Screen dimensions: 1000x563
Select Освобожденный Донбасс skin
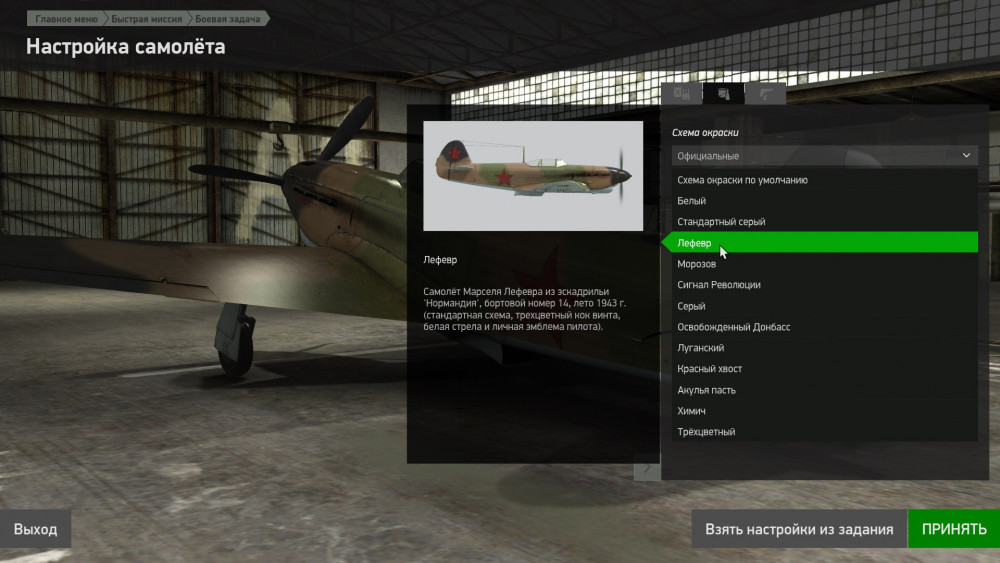[734, 327]
